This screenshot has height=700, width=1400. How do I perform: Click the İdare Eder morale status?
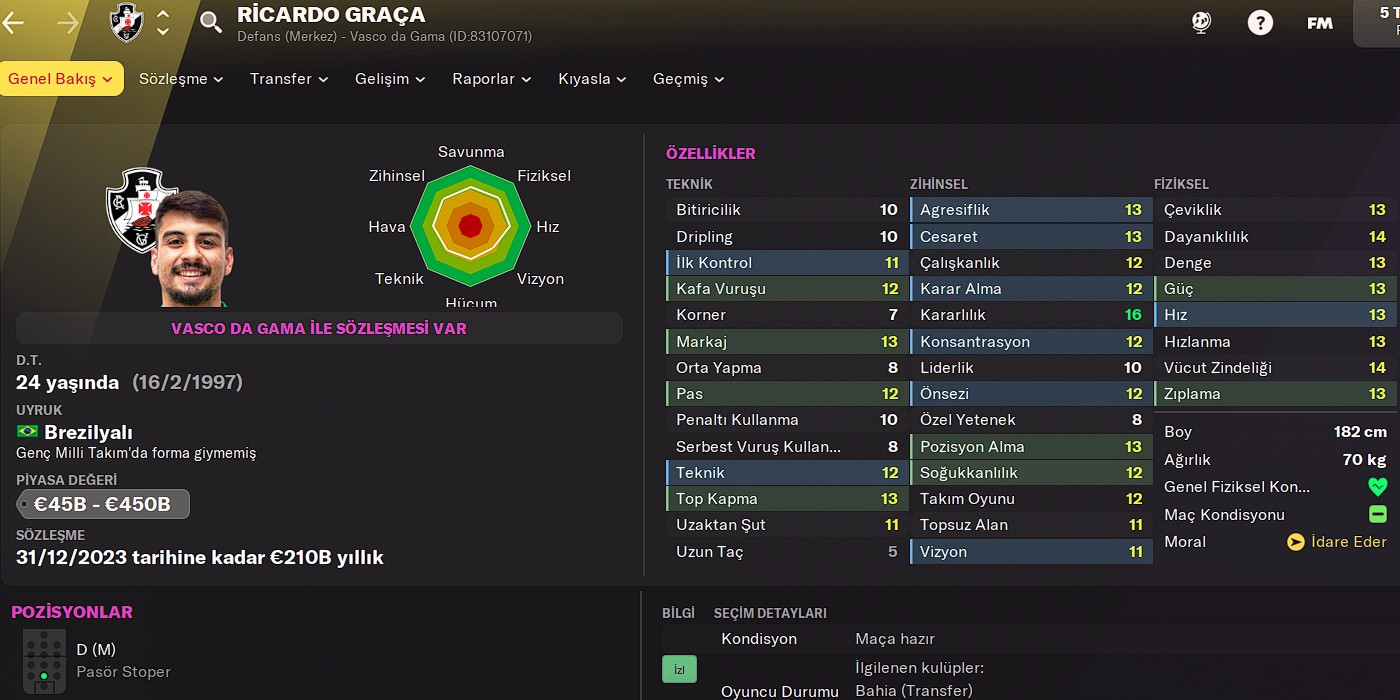(1337, 542)
